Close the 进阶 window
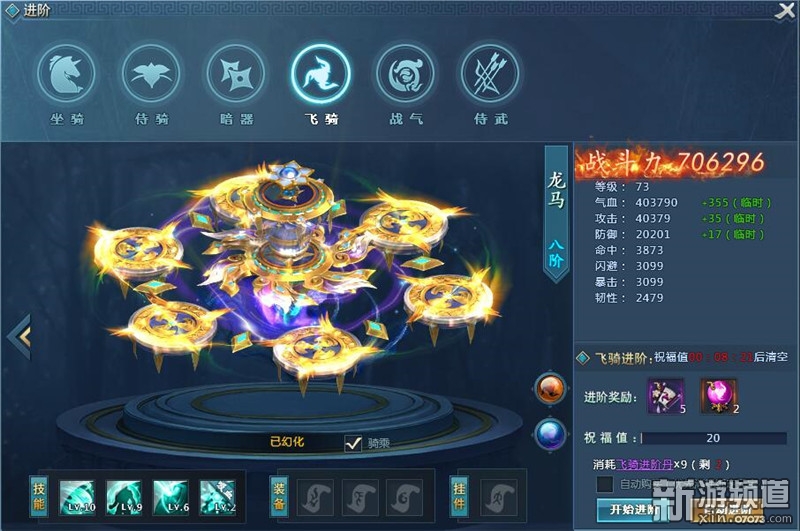This screenshot has width=800, height=531. 786,11
